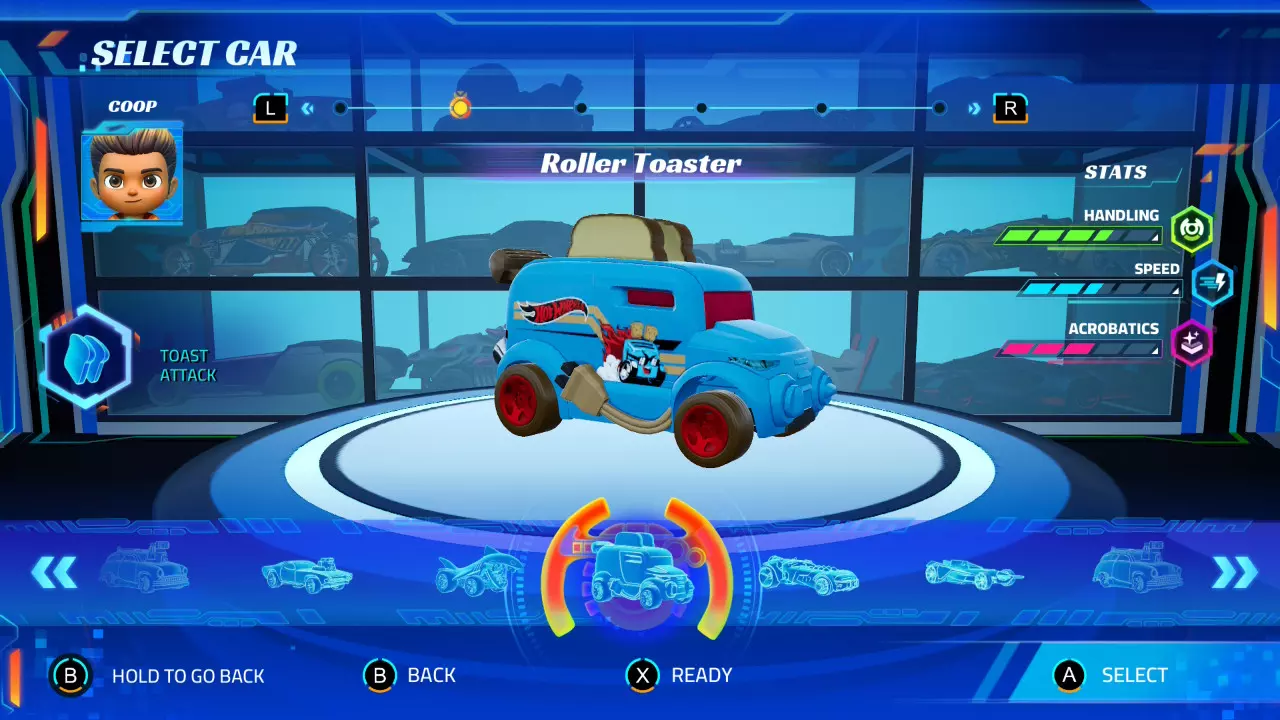Confirm with the Select label
The height and width of the screenshot is (720, 1280).
tap(1134, 676)
